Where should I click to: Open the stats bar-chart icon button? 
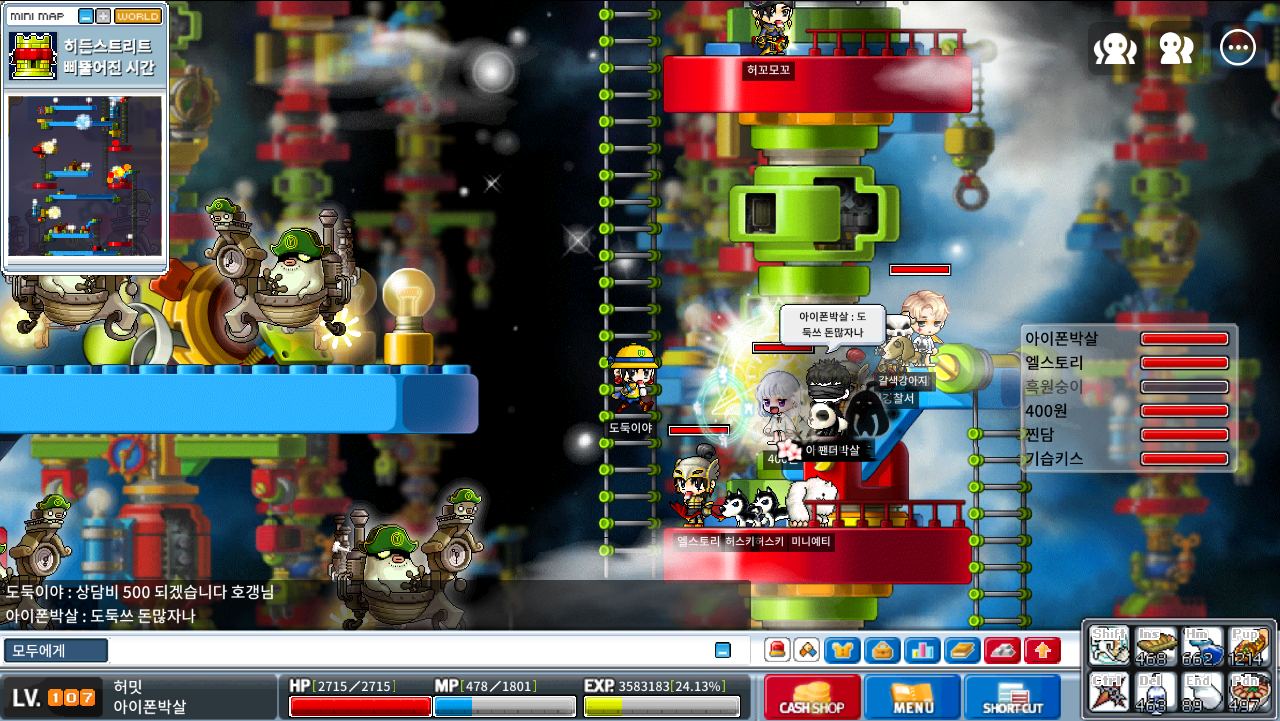click(922, 650)
